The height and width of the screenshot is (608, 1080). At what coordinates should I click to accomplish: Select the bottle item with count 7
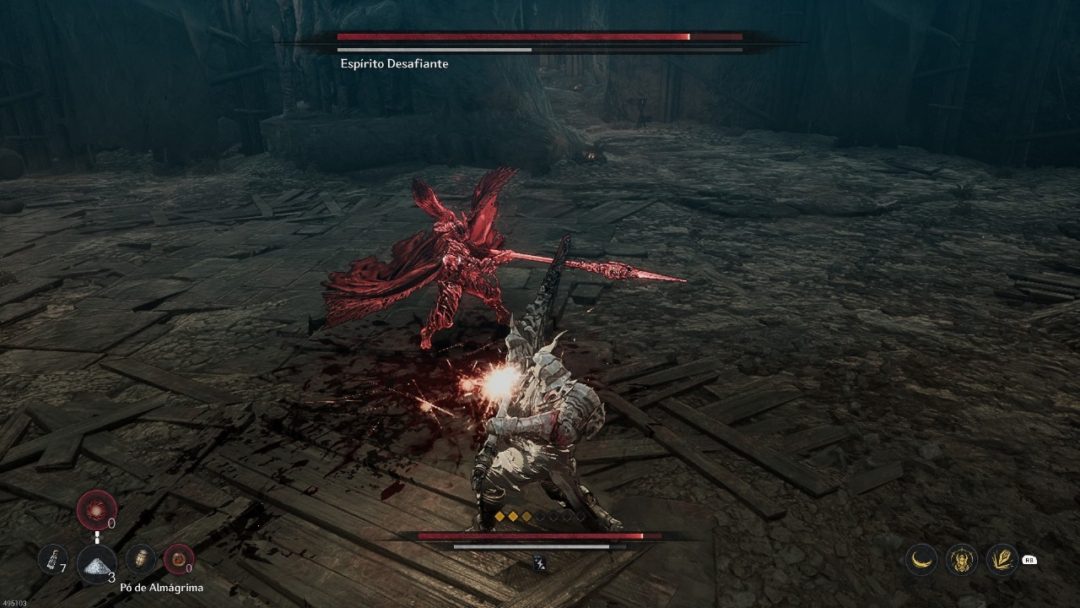(x=53, y=558)
